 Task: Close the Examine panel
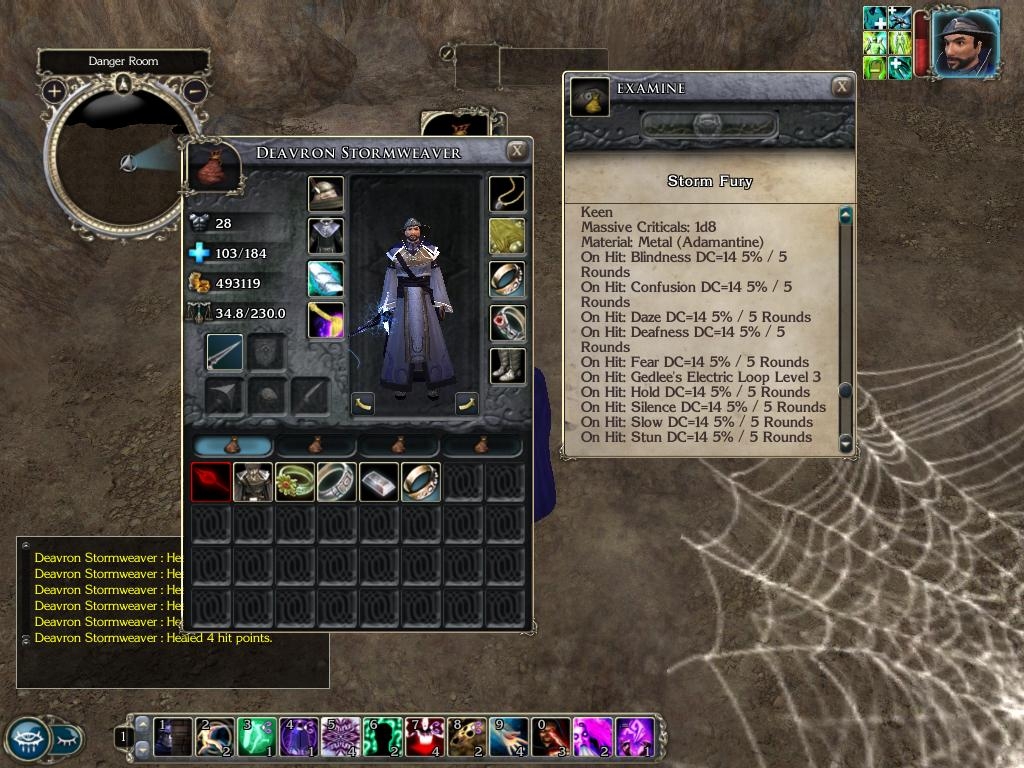pos(842,87)
